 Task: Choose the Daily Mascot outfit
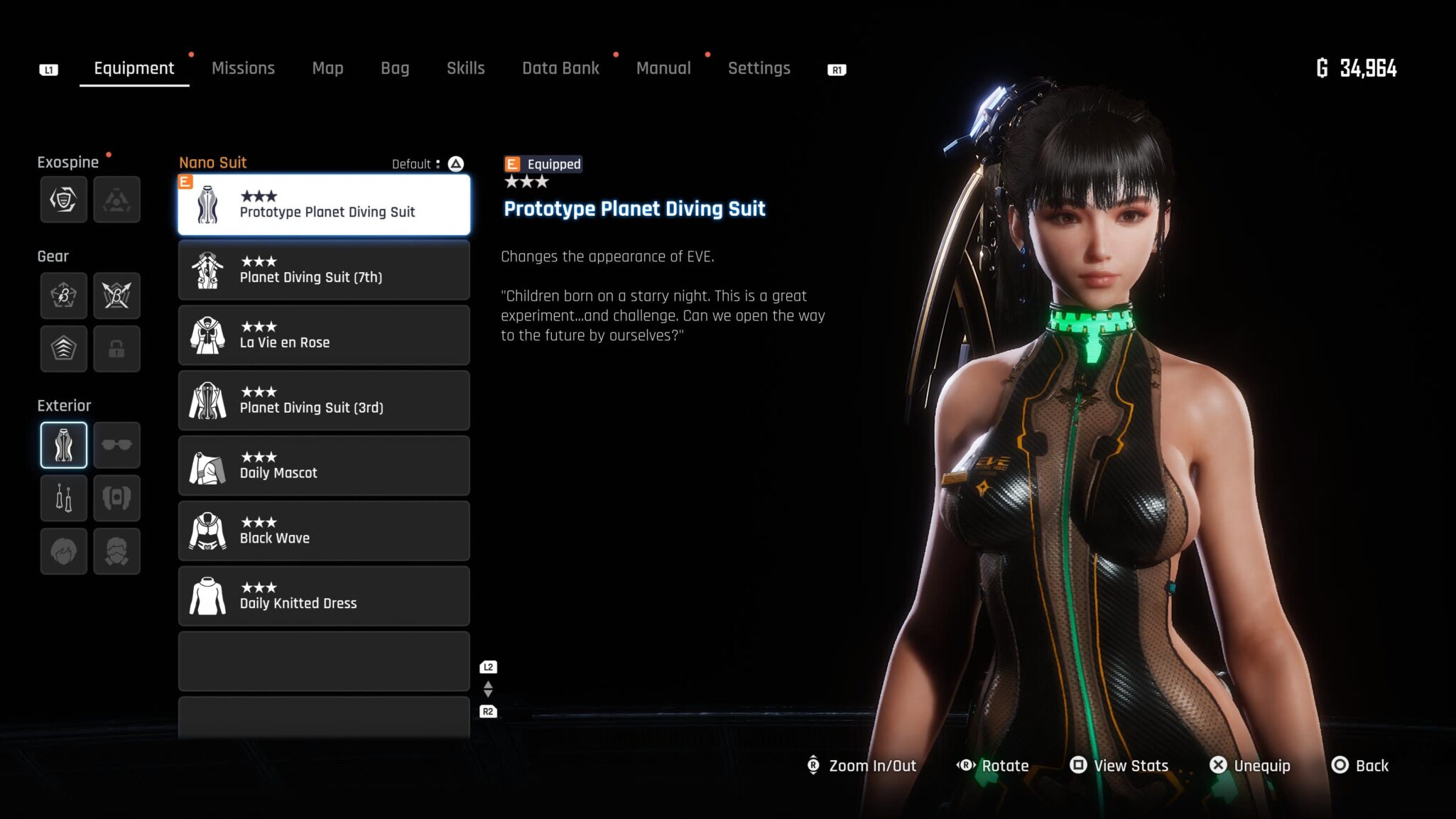(324, 466)
